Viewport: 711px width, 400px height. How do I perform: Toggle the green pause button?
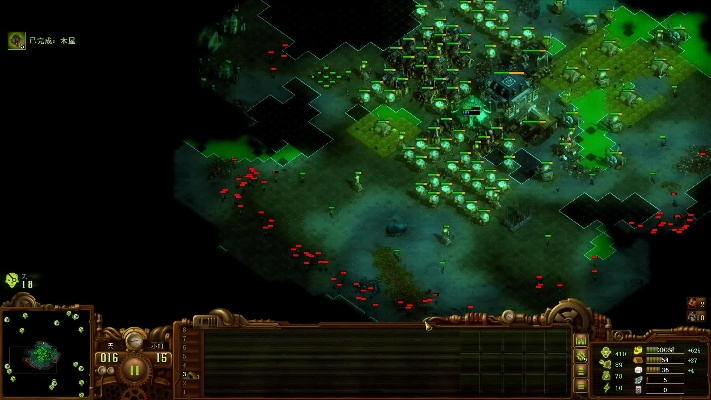[134, 368]
